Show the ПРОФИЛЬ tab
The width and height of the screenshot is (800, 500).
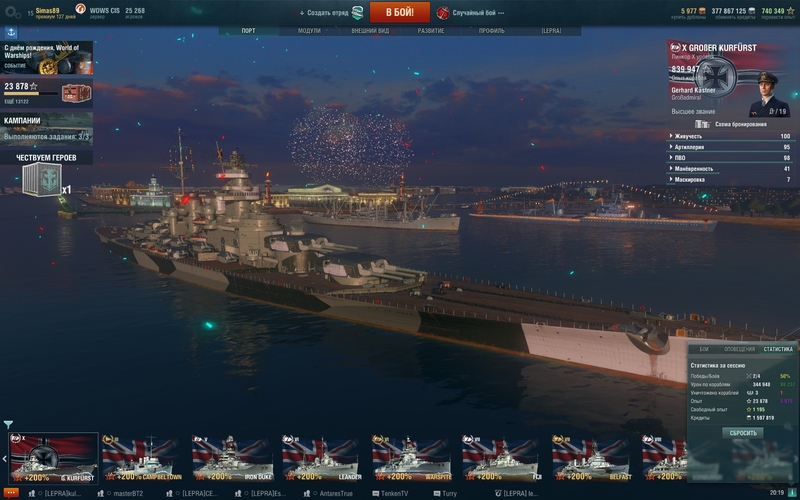pyautogui.click(x=491, y=31)
